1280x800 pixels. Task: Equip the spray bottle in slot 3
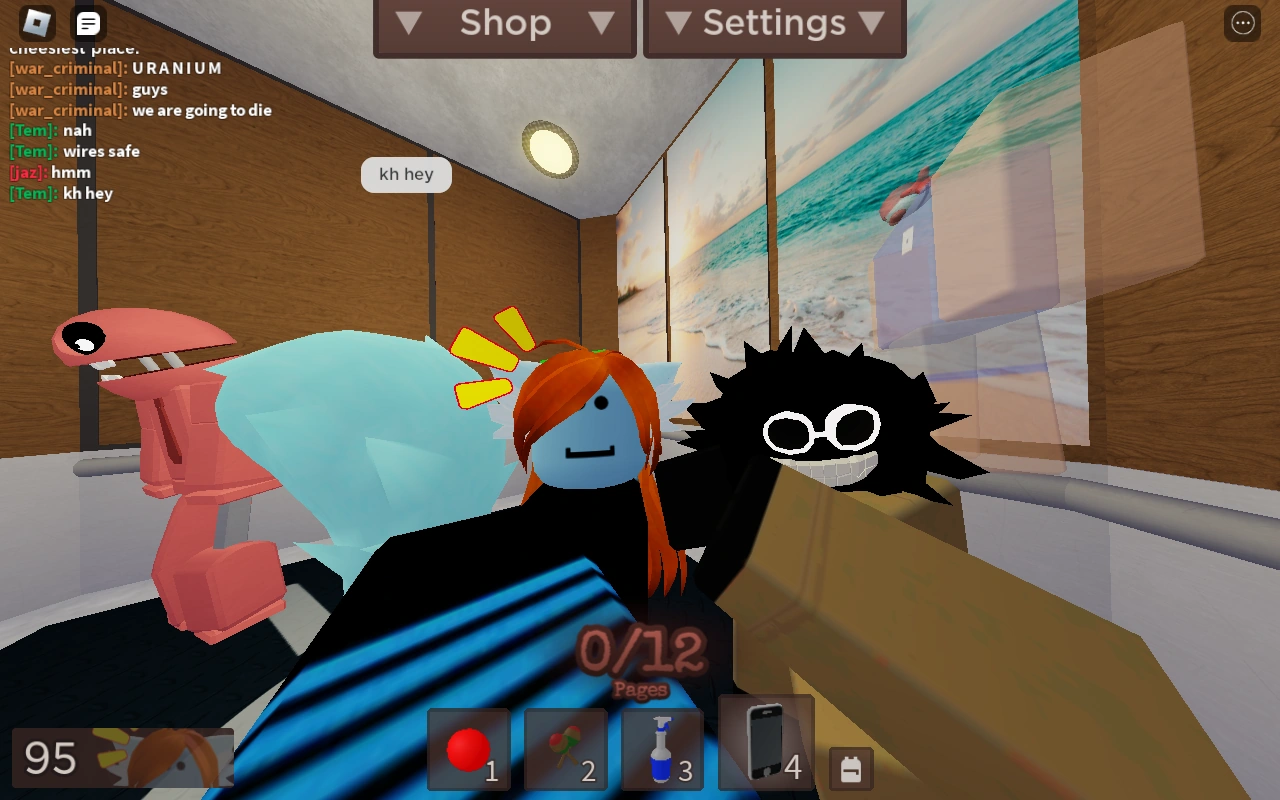(x=663, y=750)
